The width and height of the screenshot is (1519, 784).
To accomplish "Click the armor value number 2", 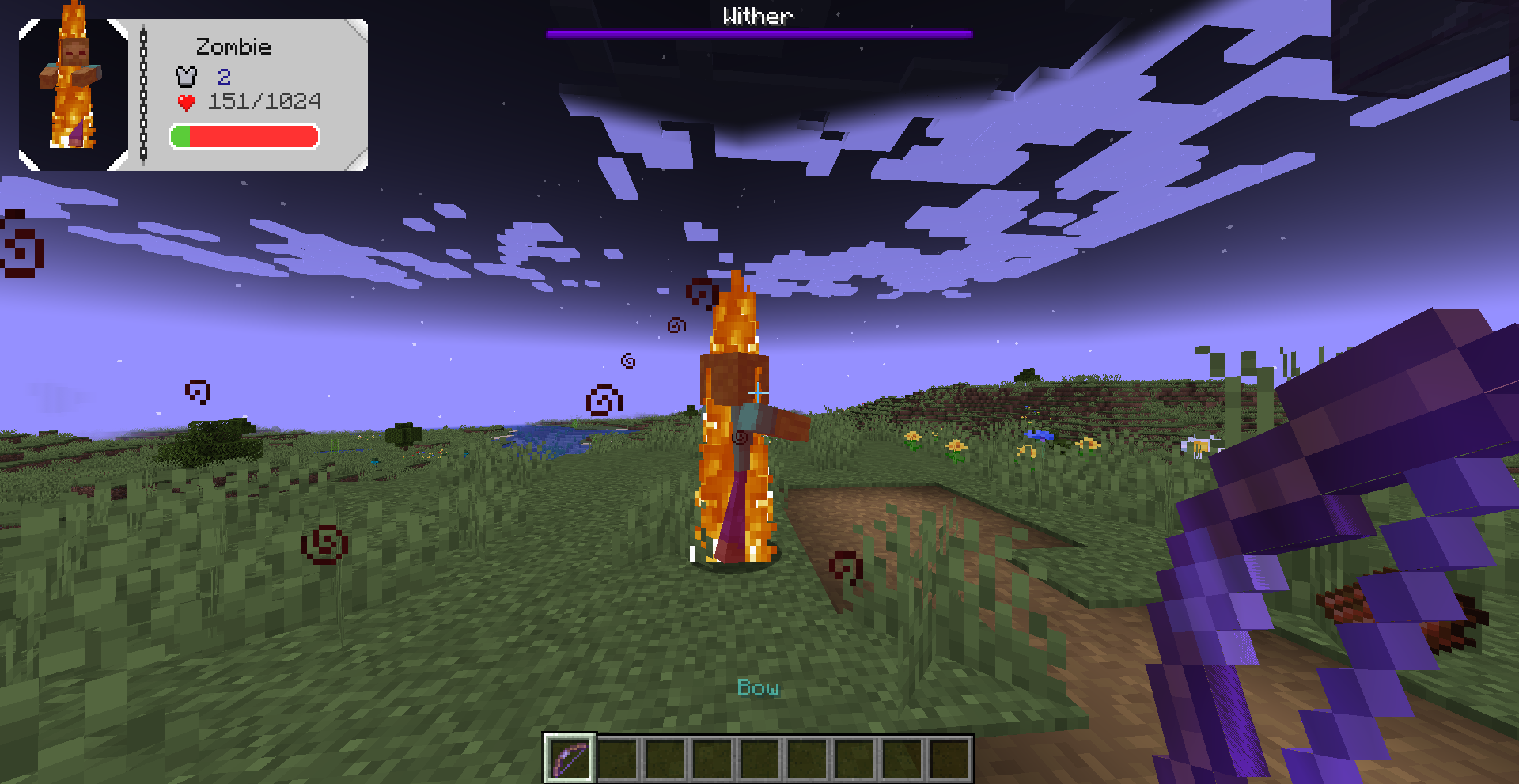I will pyautogui.click(x=225, y=77).
